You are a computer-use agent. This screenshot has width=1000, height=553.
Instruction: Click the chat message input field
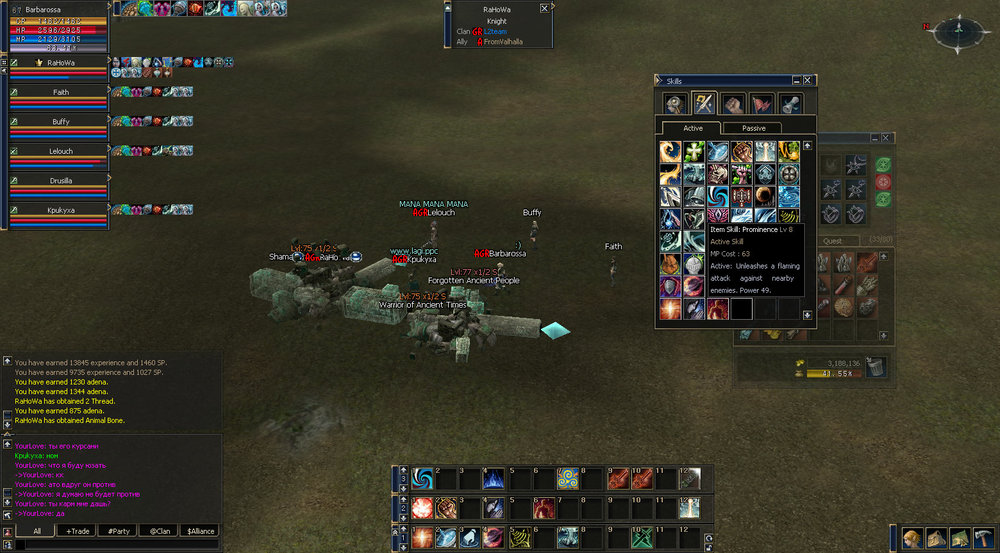tap(115, 545)
